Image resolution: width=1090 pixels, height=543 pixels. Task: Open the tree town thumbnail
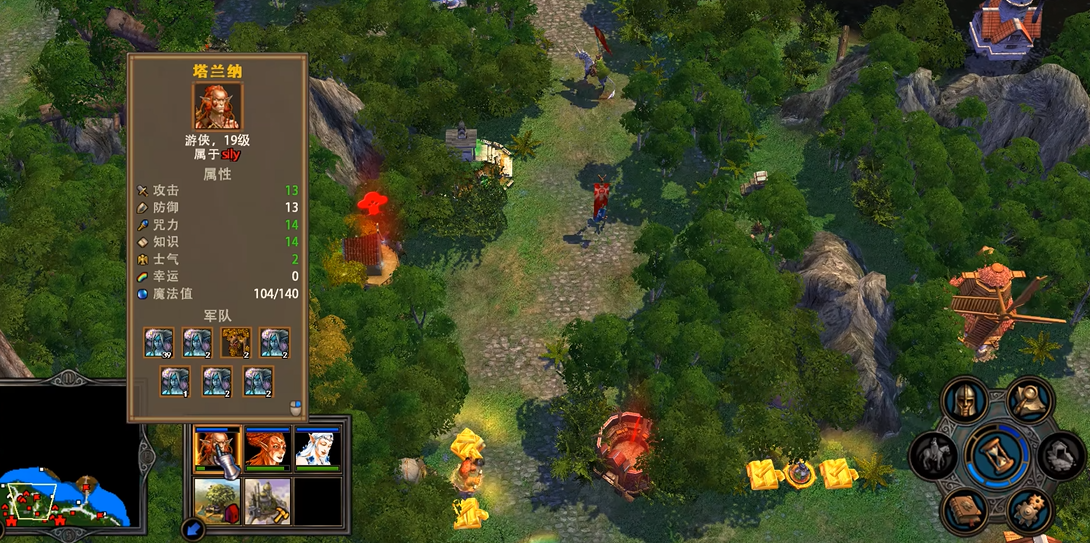pos(217,501)
